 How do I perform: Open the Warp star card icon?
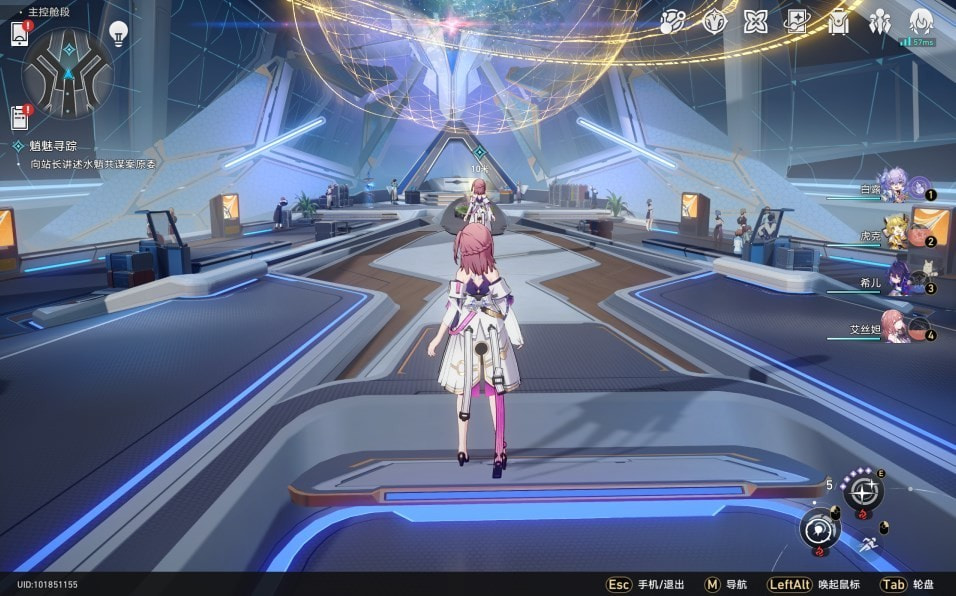pyautogui.click(x=797, y=21)
